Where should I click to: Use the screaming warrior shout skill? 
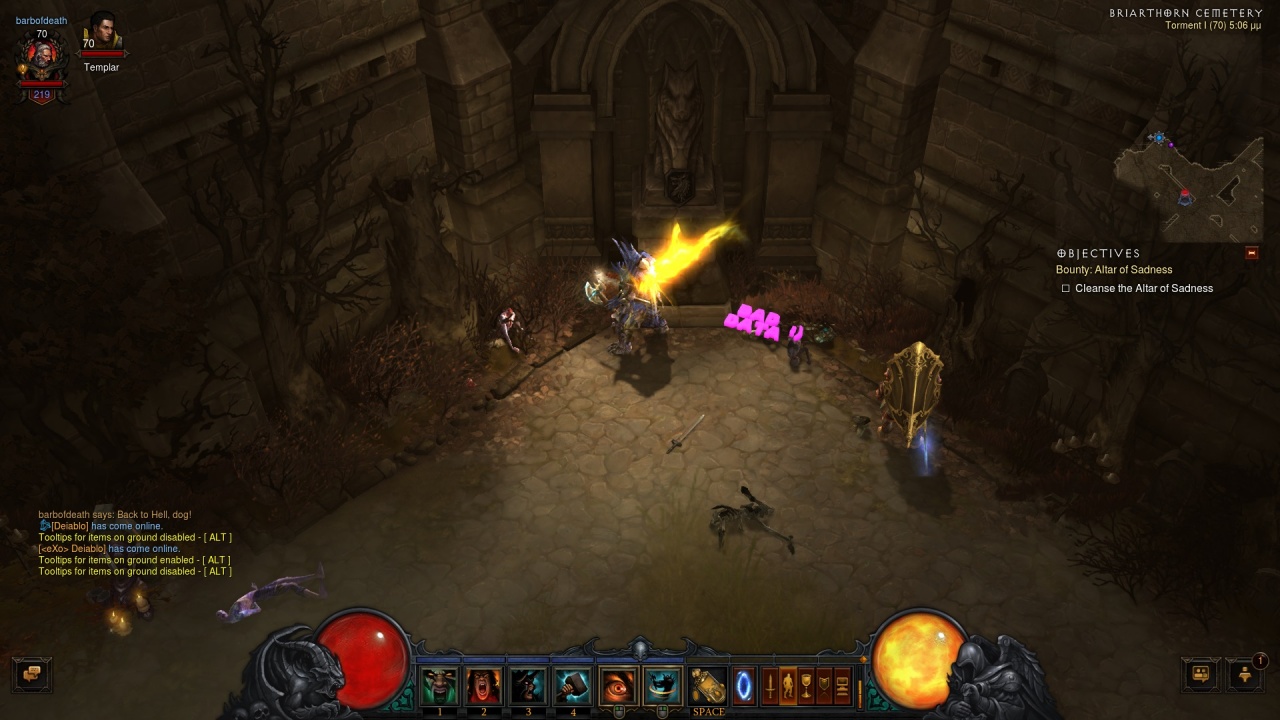click(x=484, y=686)
